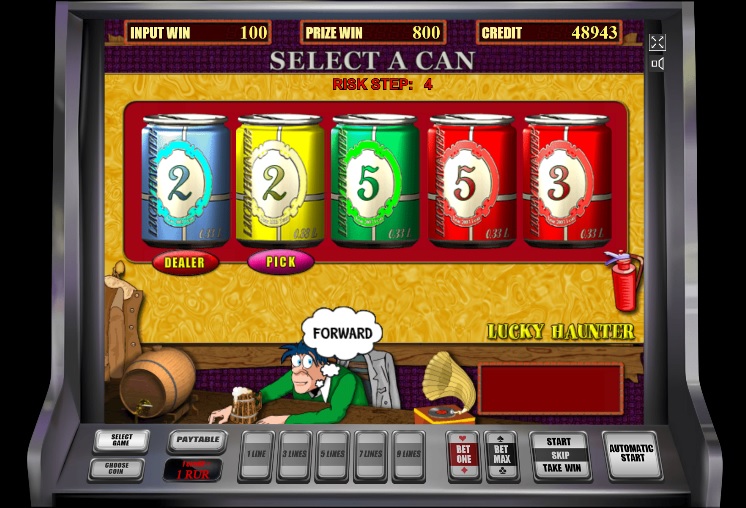Open the Paytable

196,440
